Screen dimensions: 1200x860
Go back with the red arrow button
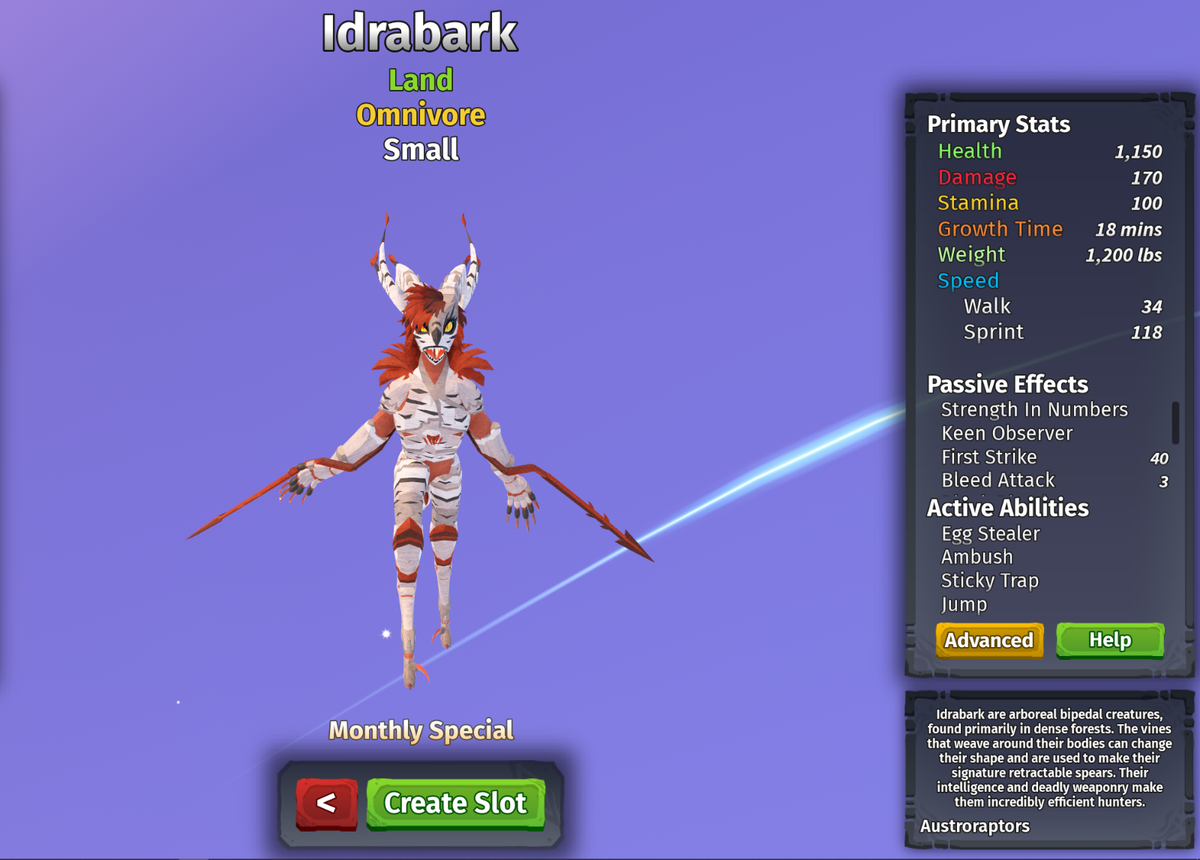pos(326,803)
